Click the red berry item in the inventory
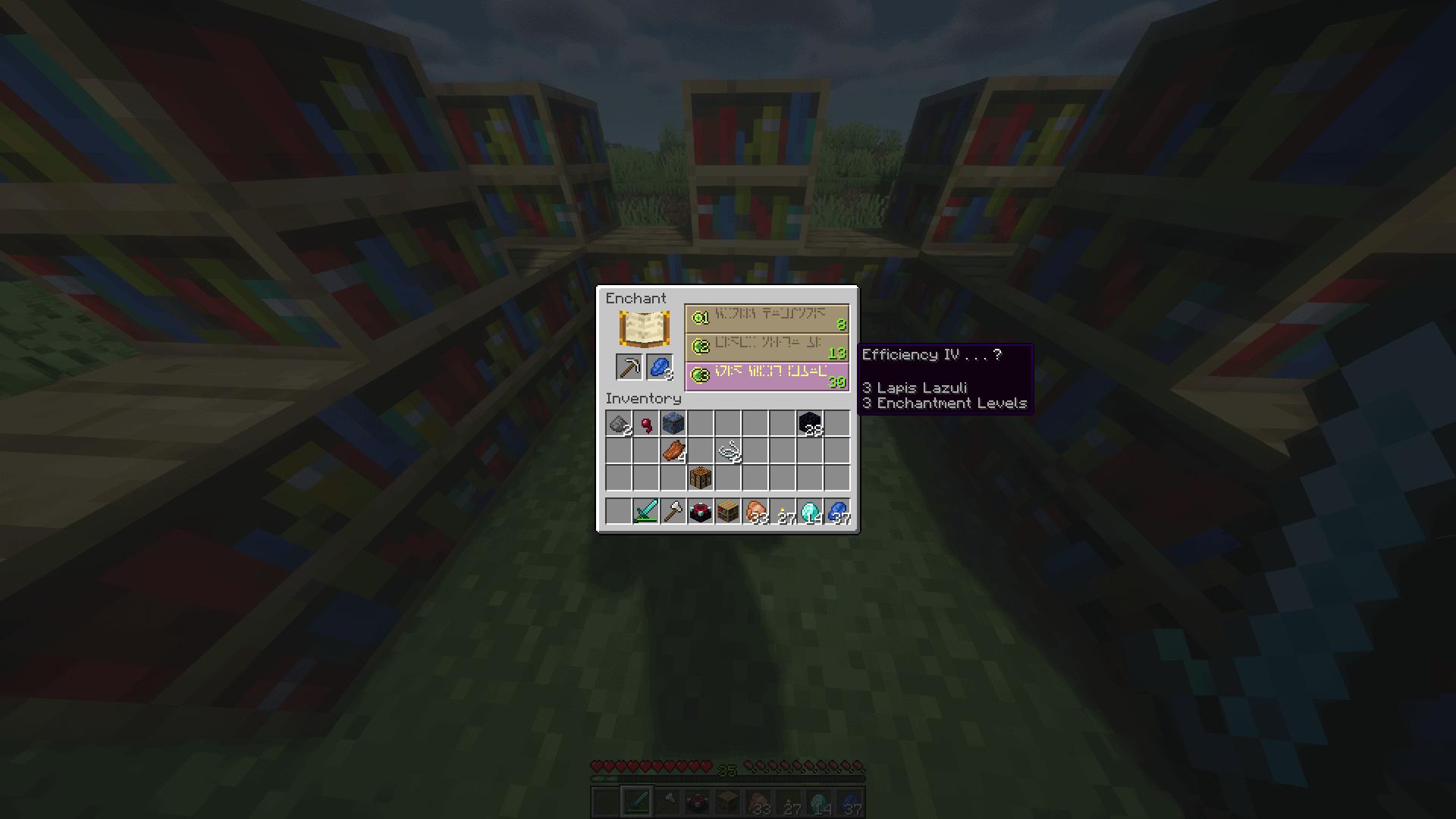The height and width of the screenshot is (819, 1456). (x=647, y=424)
